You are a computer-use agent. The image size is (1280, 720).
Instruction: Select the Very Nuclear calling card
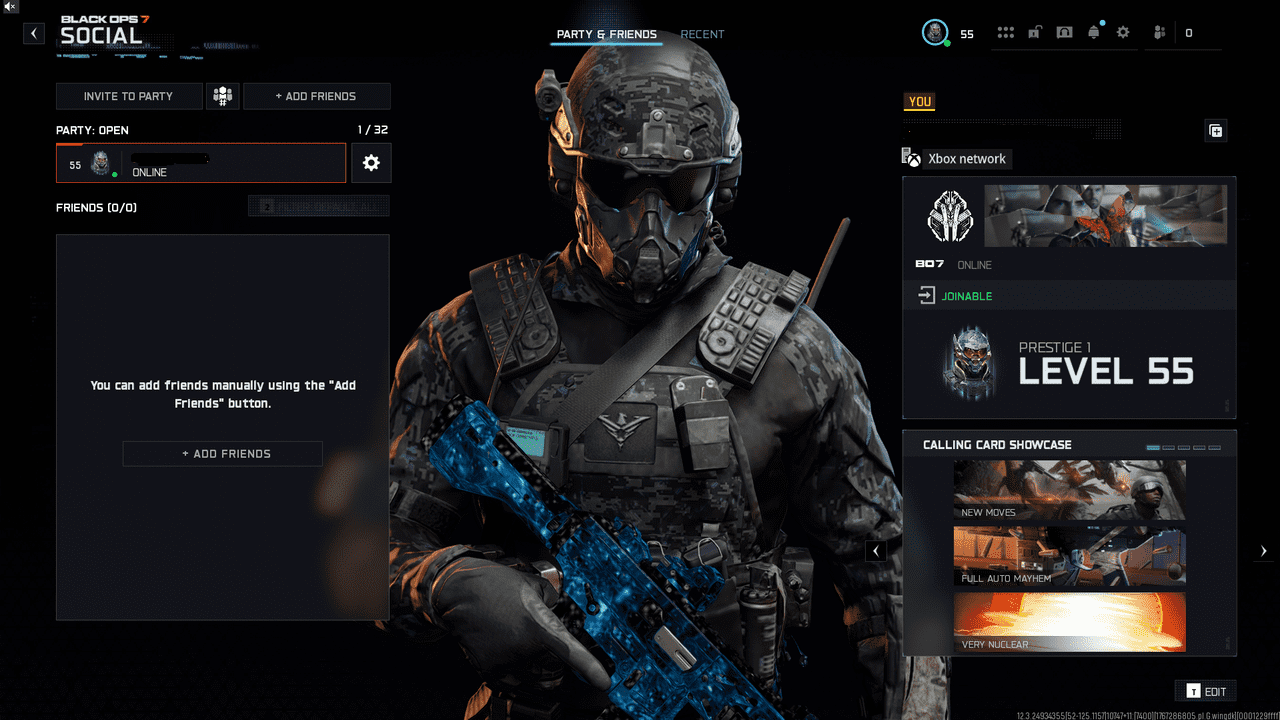click(x=1069, y=620)
